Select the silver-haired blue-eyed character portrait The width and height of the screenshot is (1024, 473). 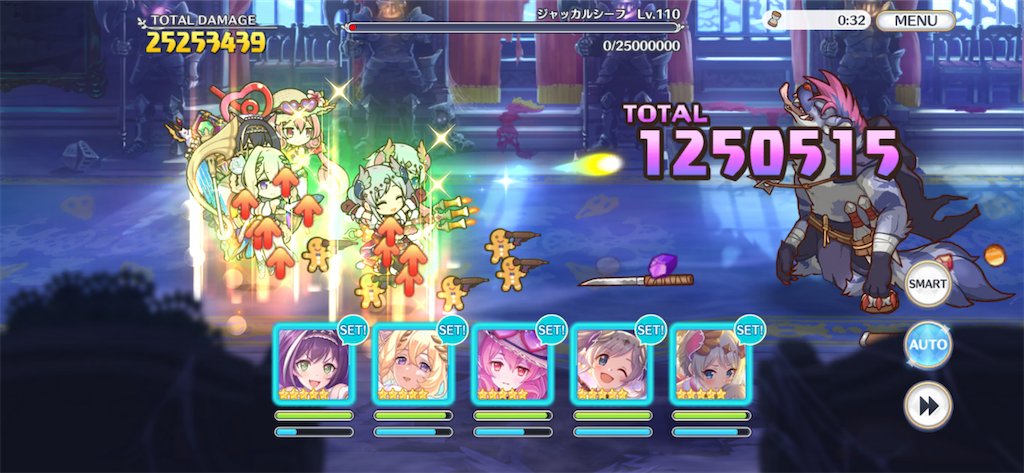[710, 365]
